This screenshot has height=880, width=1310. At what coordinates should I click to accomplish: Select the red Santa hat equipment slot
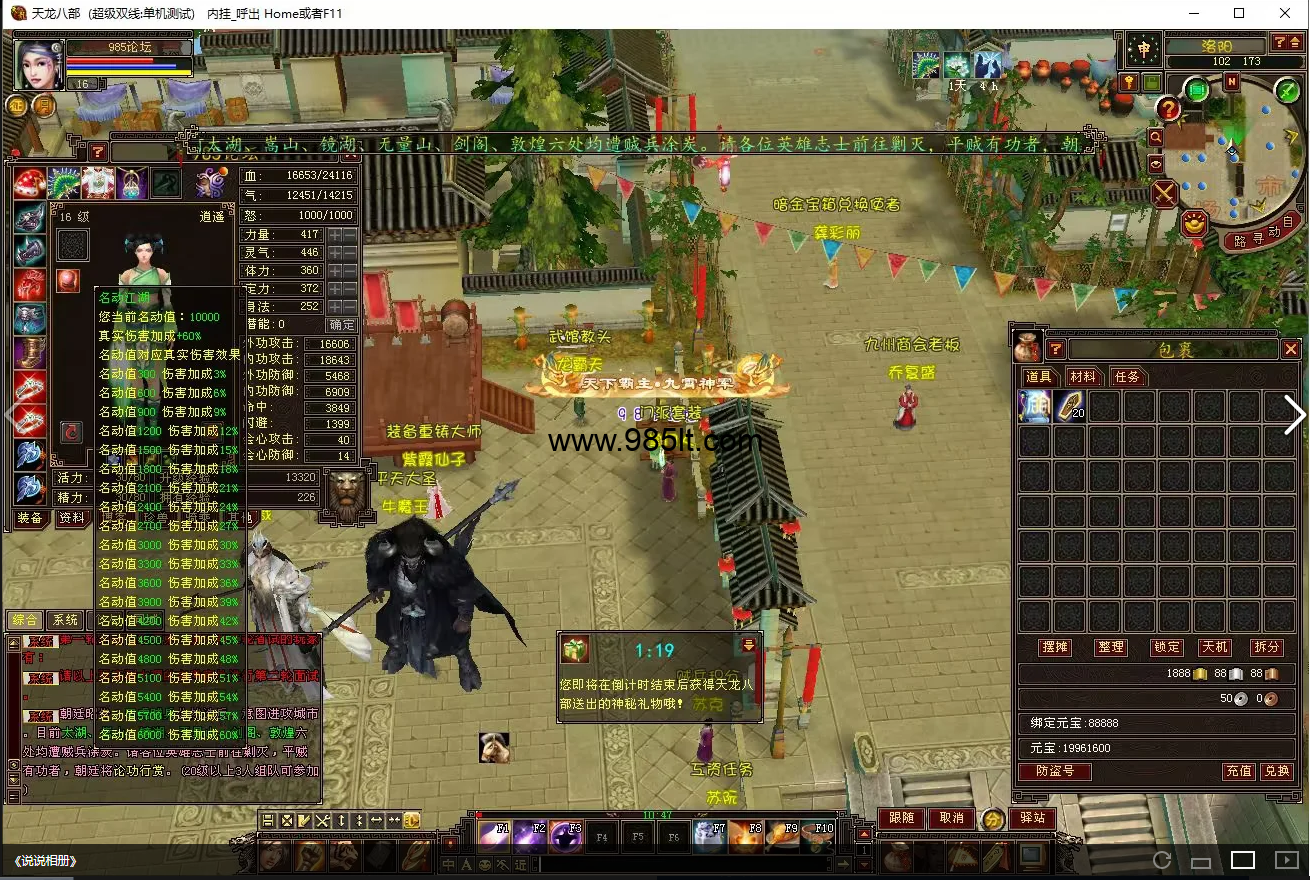(29, 184)
